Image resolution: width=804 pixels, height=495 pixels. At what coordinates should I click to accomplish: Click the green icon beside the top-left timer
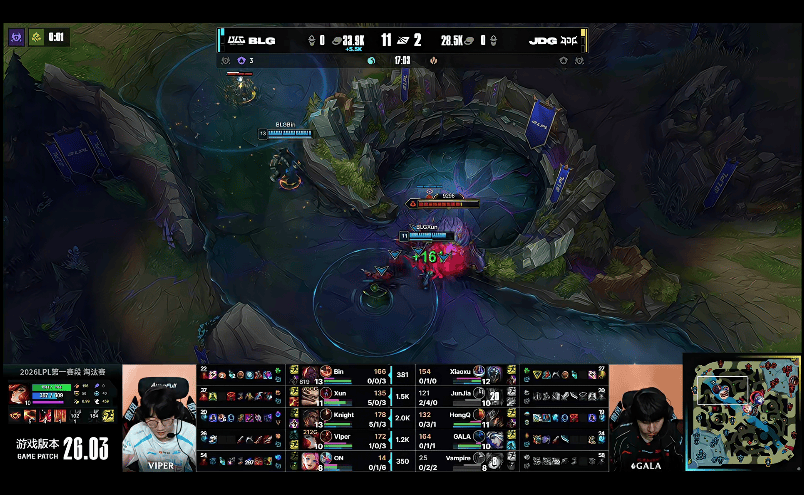[x=35, y=37]
